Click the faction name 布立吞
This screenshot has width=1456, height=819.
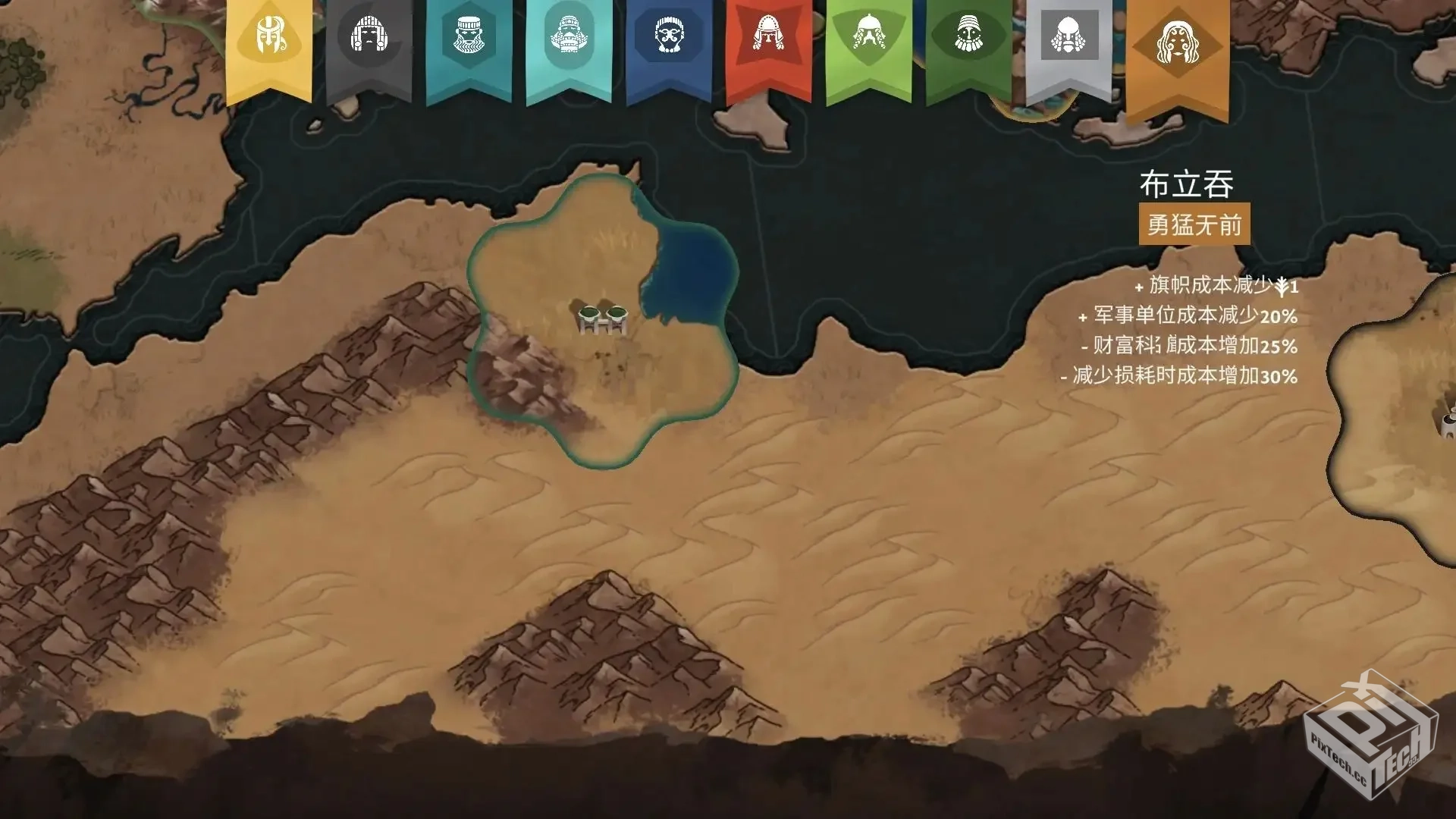click(x=1188, y=184)
